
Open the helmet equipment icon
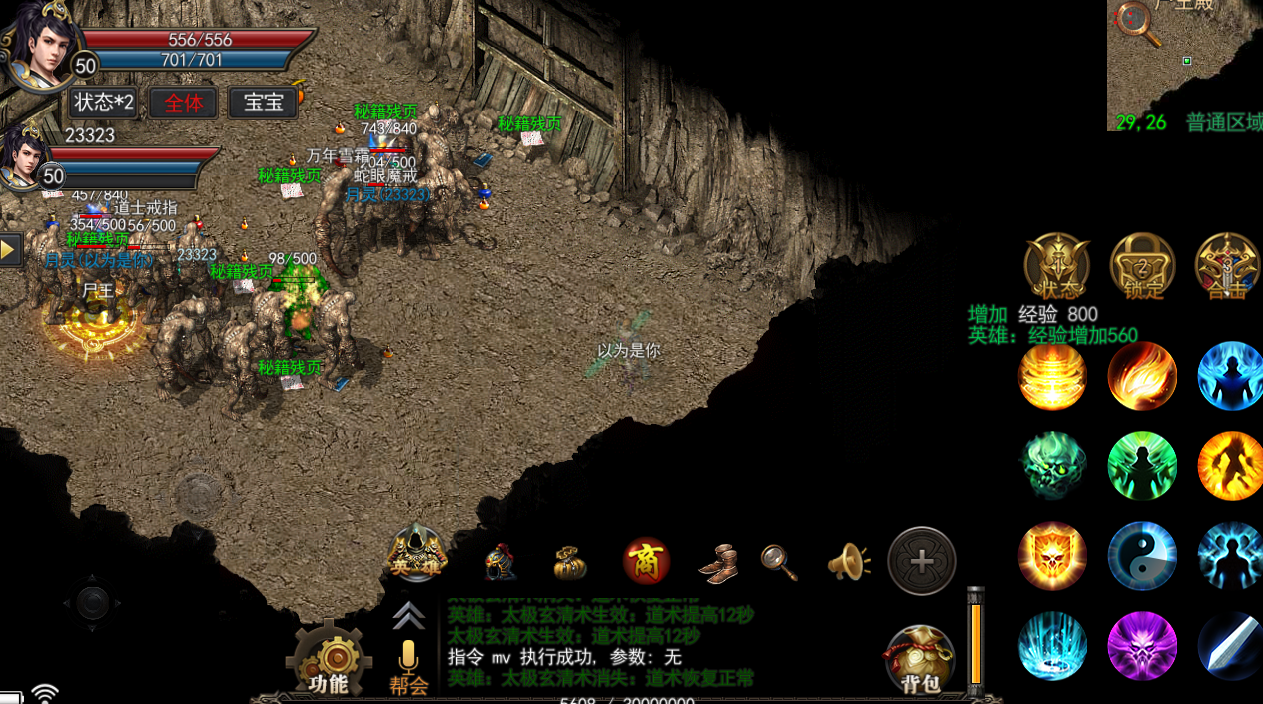(500, 563)
